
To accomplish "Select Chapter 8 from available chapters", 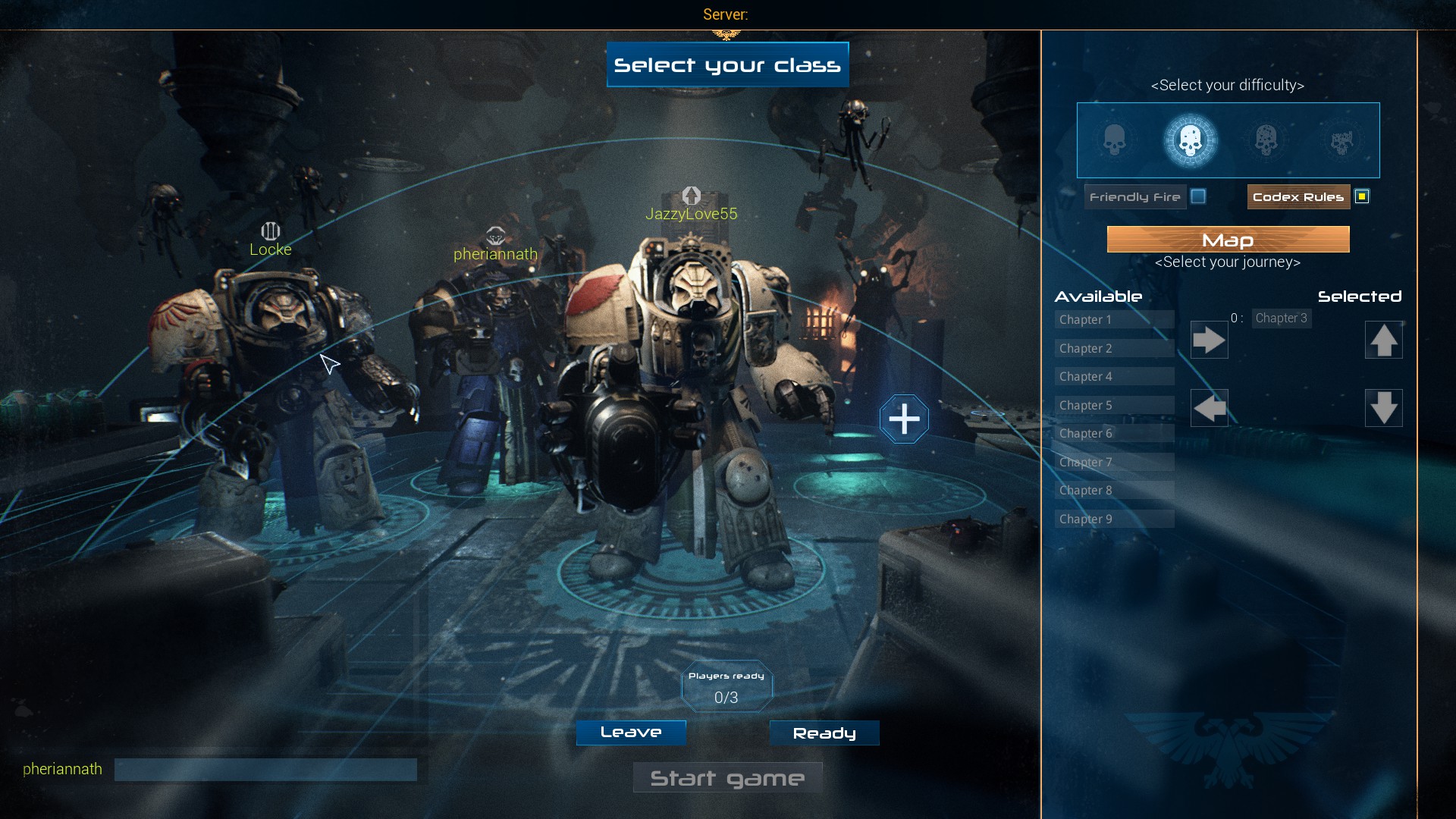I will [1113, 491].
